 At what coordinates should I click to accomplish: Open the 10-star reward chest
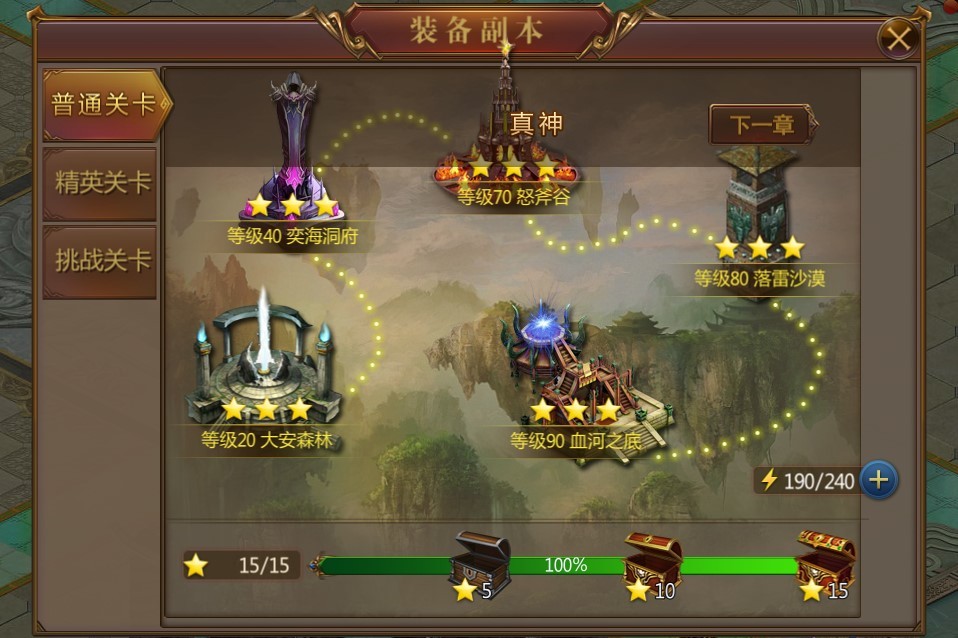click(x=652, y=560)
